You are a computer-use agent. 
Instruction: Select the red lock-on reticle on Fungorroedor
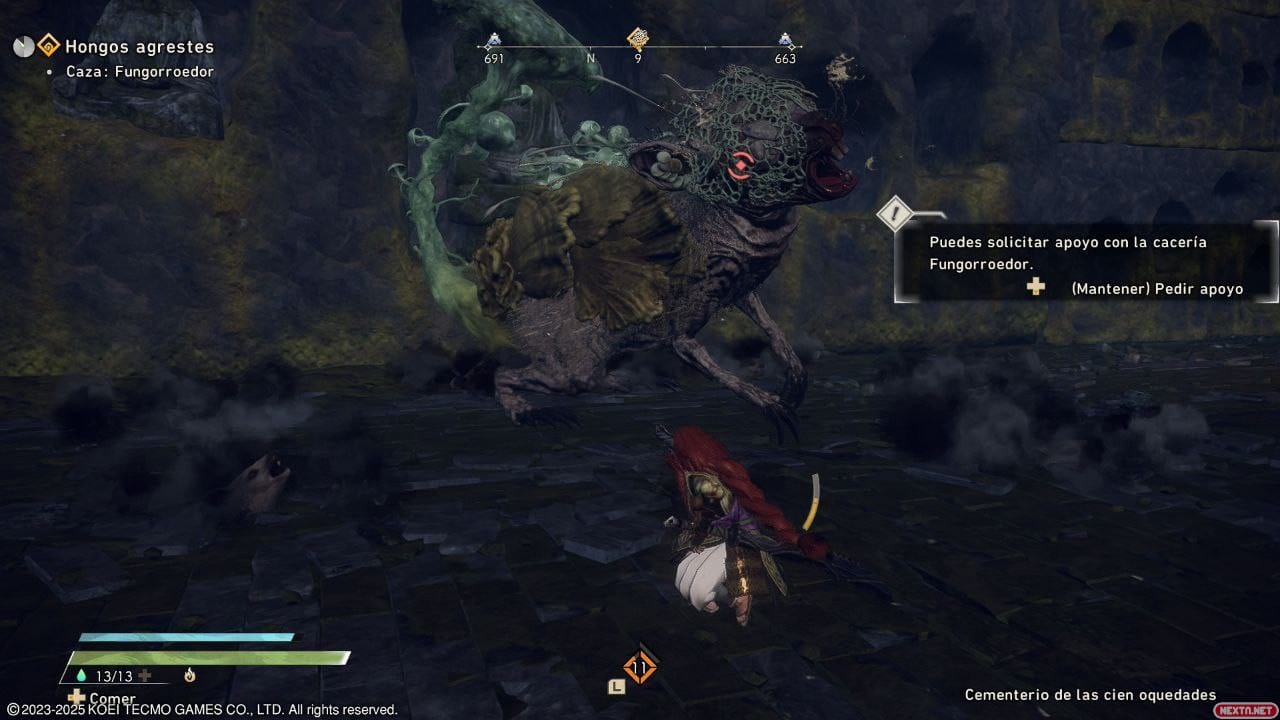[740, 165]
